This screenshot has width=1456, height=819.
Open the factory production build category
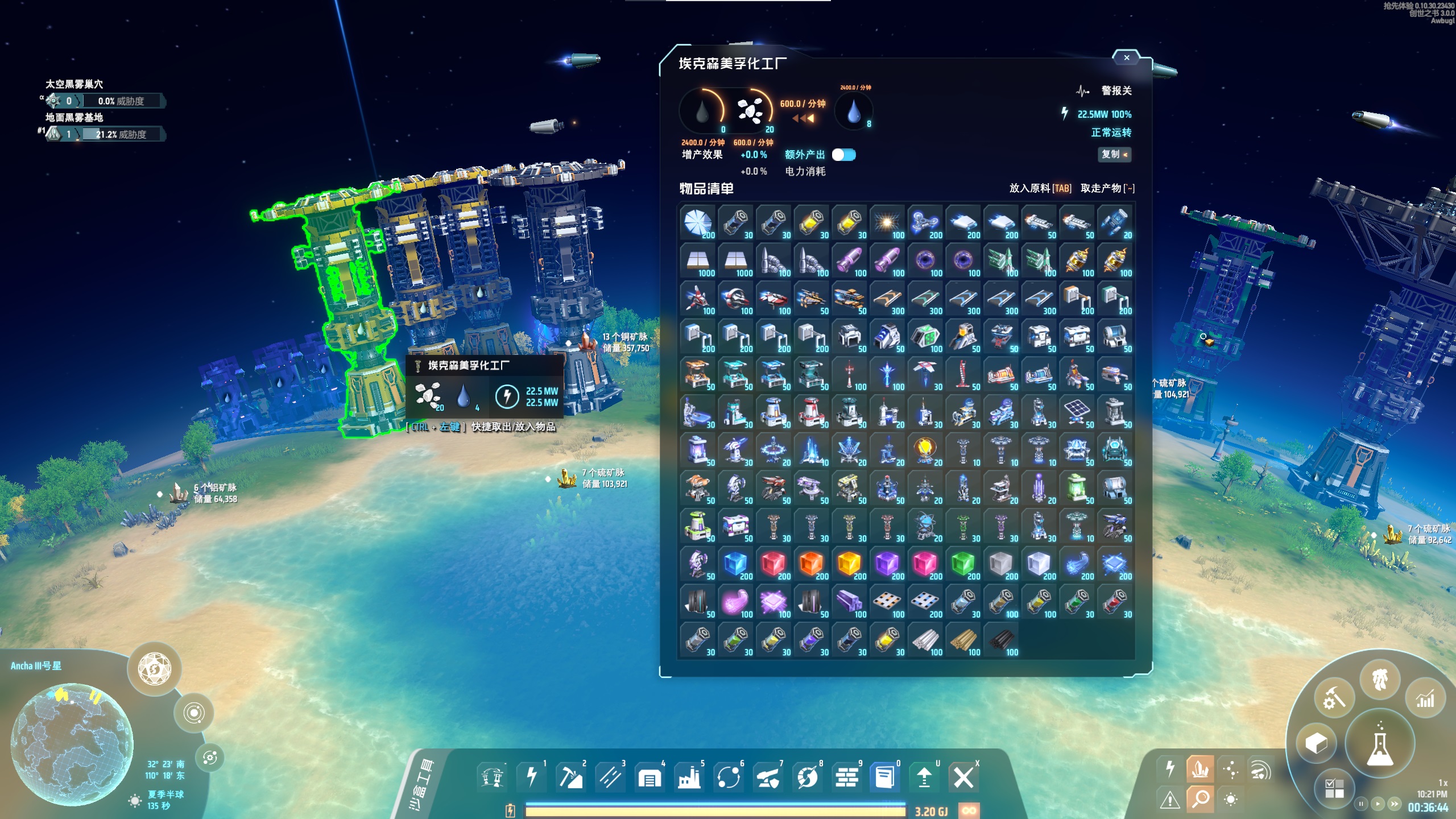[x=689, y=776]
